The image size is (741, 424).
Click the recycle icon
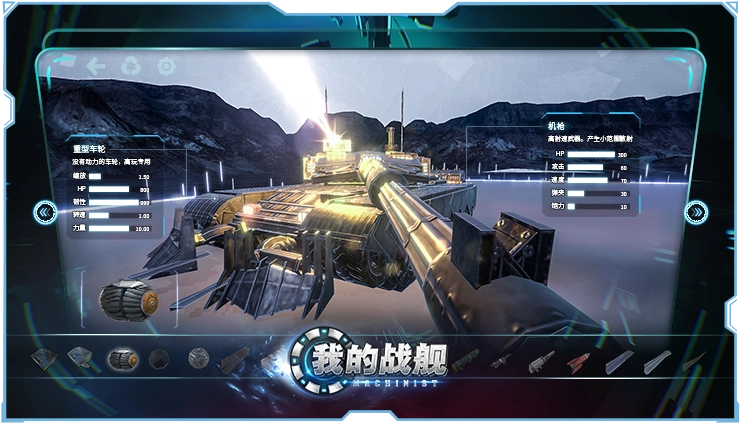(131, 66)
